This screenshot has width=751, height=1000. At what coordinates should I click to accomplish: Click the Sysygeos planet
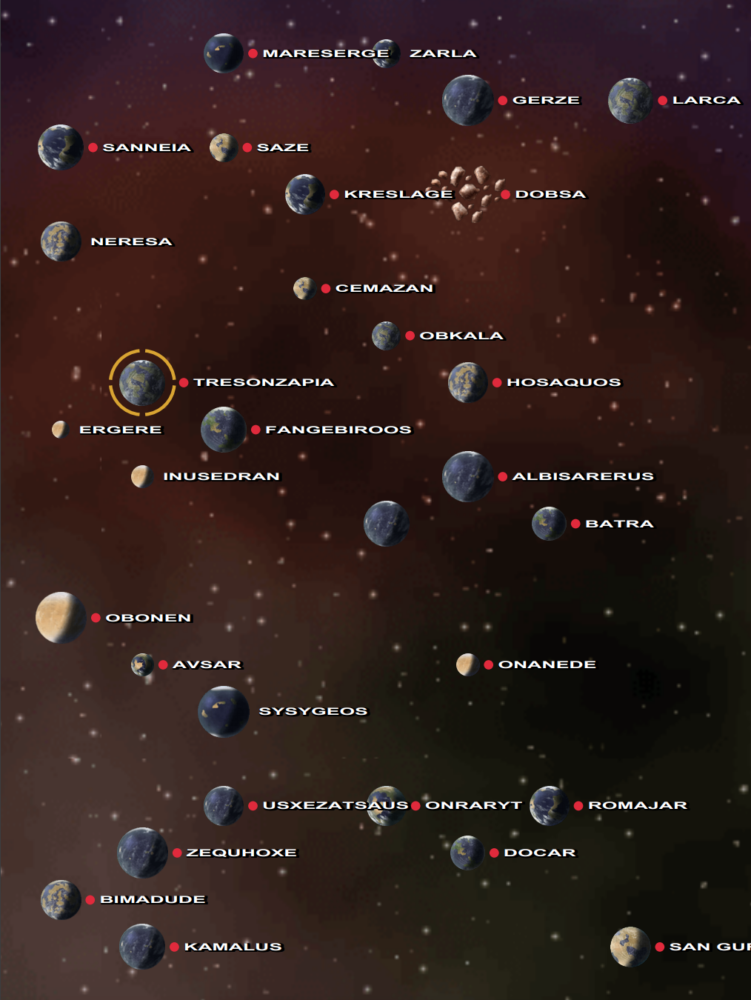click(x=223, y=711)
